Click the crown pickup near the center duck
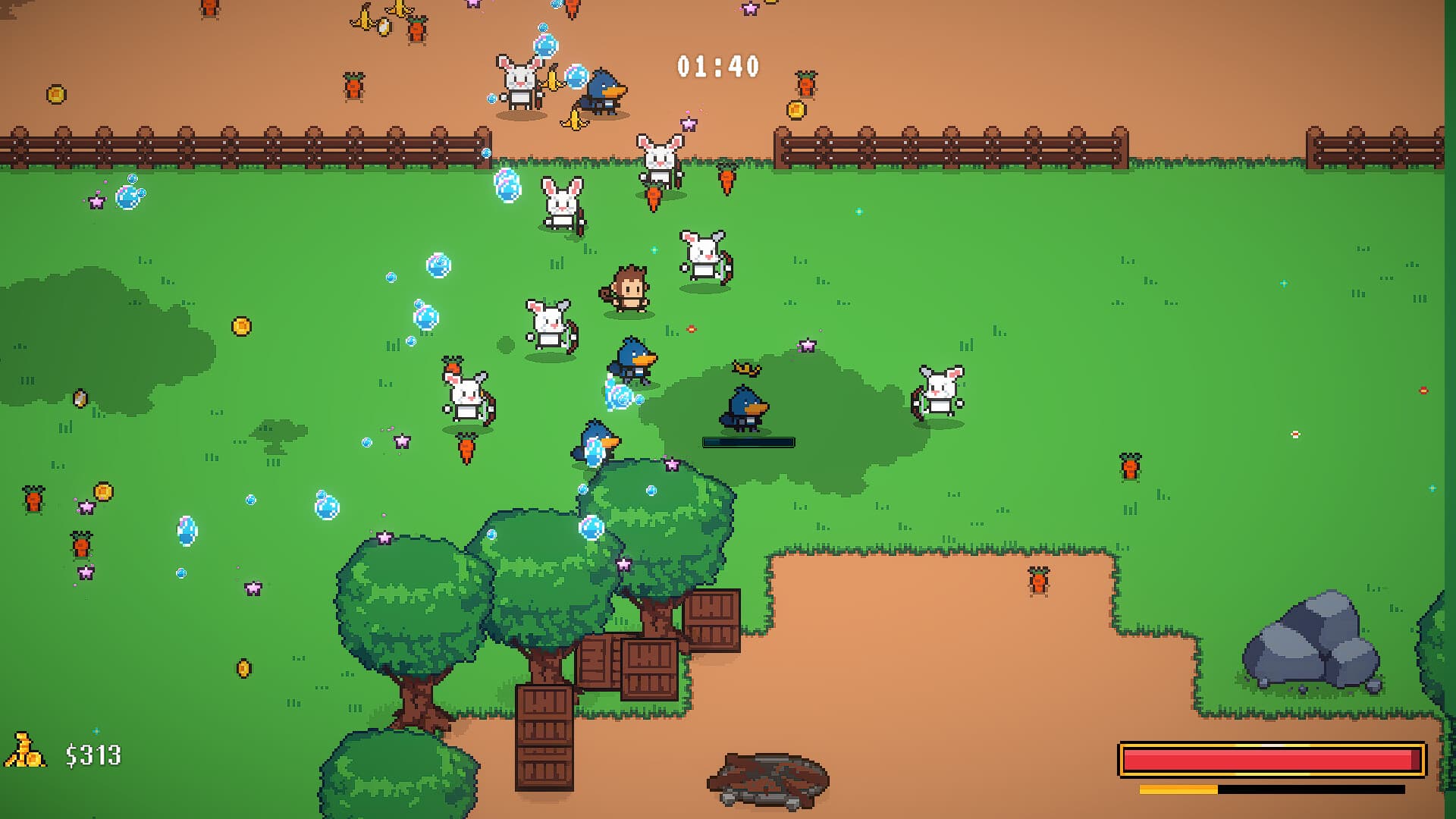 tap(745, 366)
